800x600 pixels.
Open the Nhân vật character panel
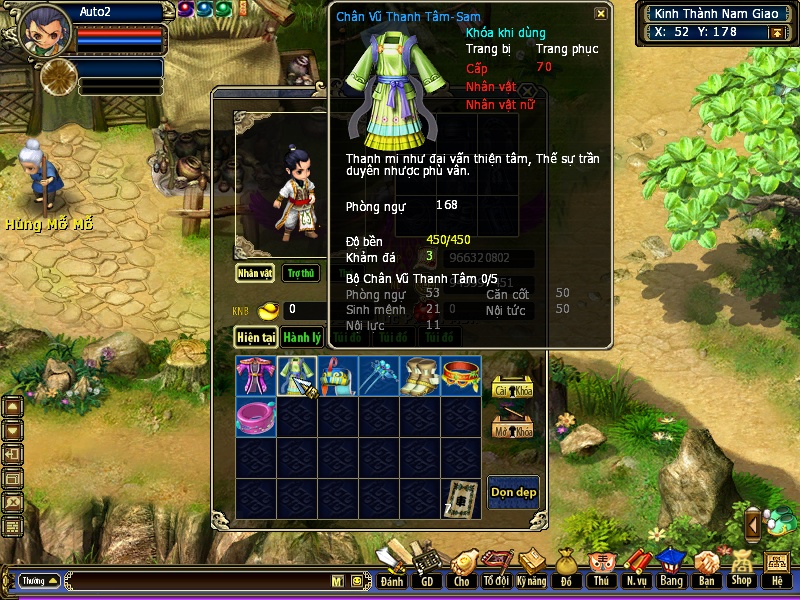point(255,273)
